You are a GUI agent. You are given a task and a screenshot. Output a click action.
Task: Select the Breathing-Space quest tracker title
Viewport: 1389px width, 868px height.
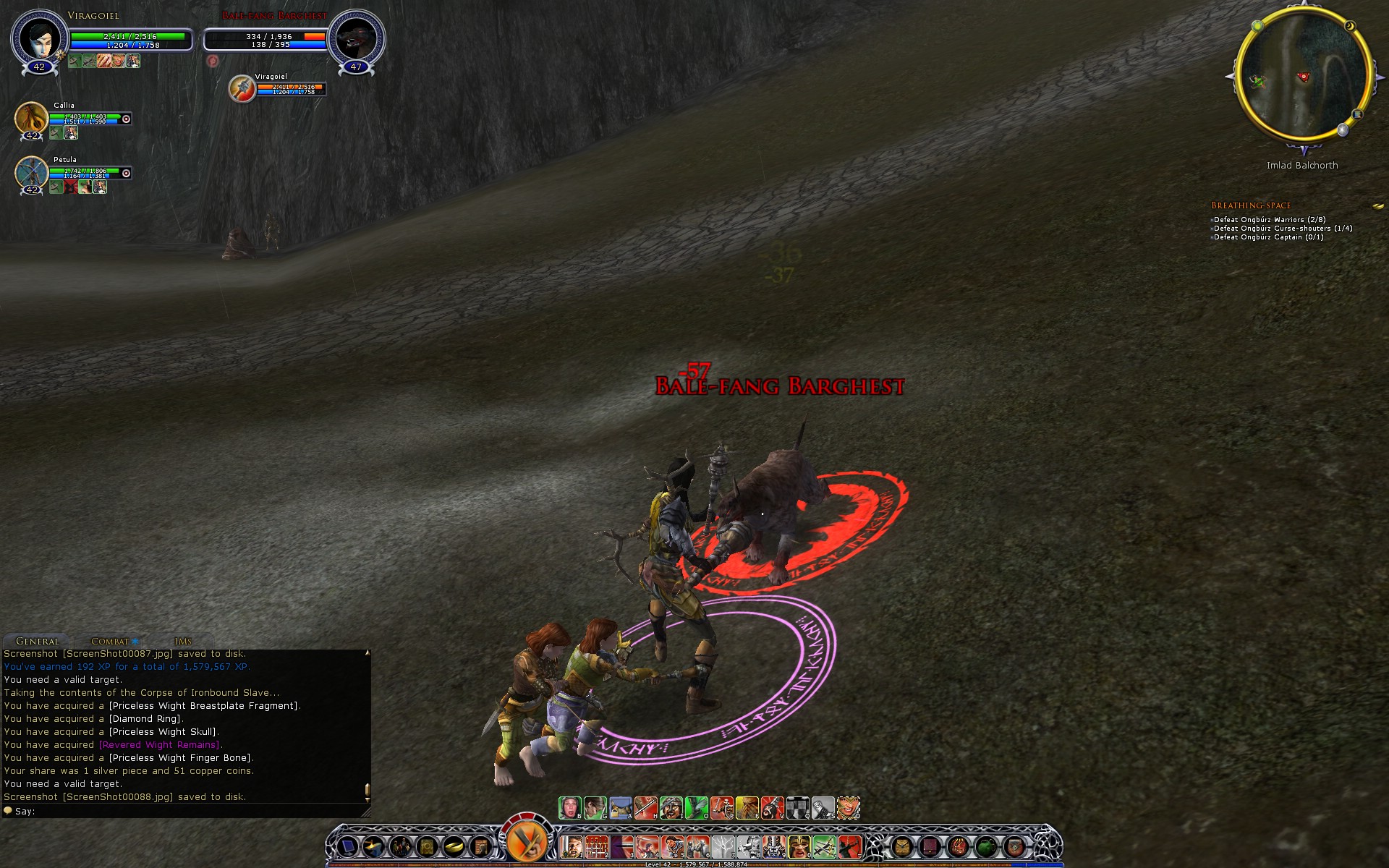point(1251,205)
